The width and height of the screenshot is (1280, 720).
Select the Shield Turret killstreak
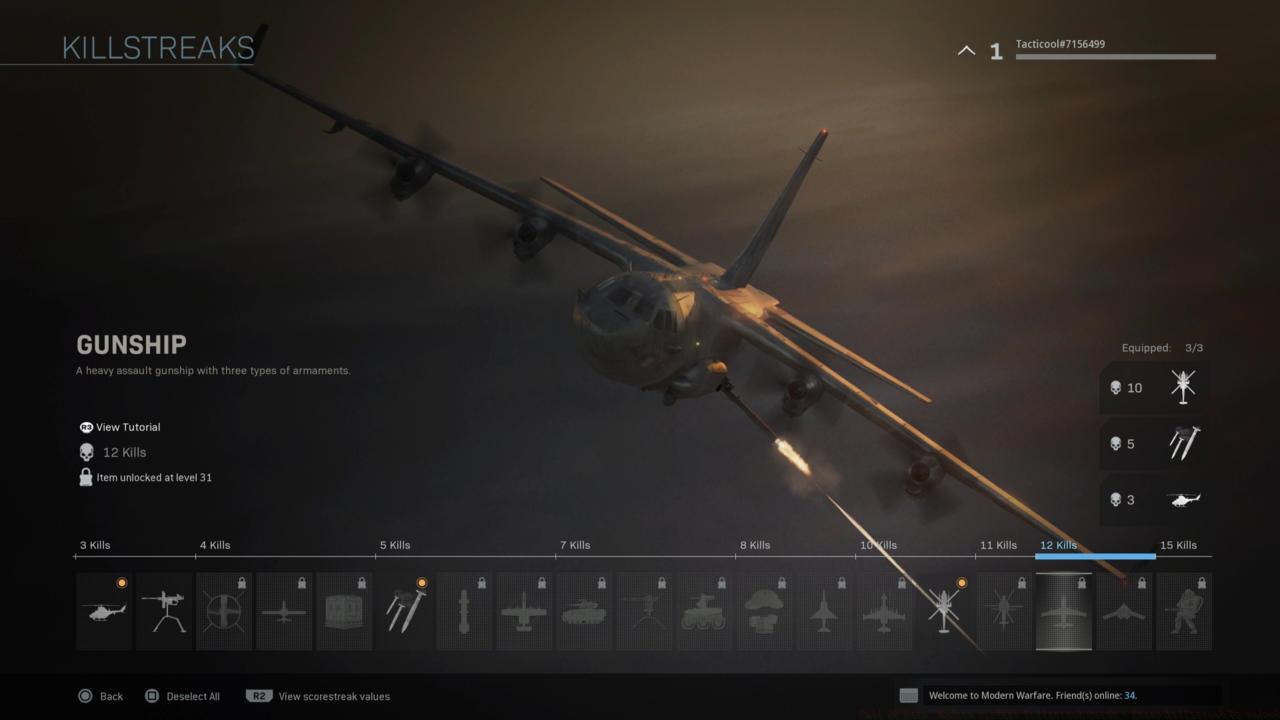coord(164,611)
